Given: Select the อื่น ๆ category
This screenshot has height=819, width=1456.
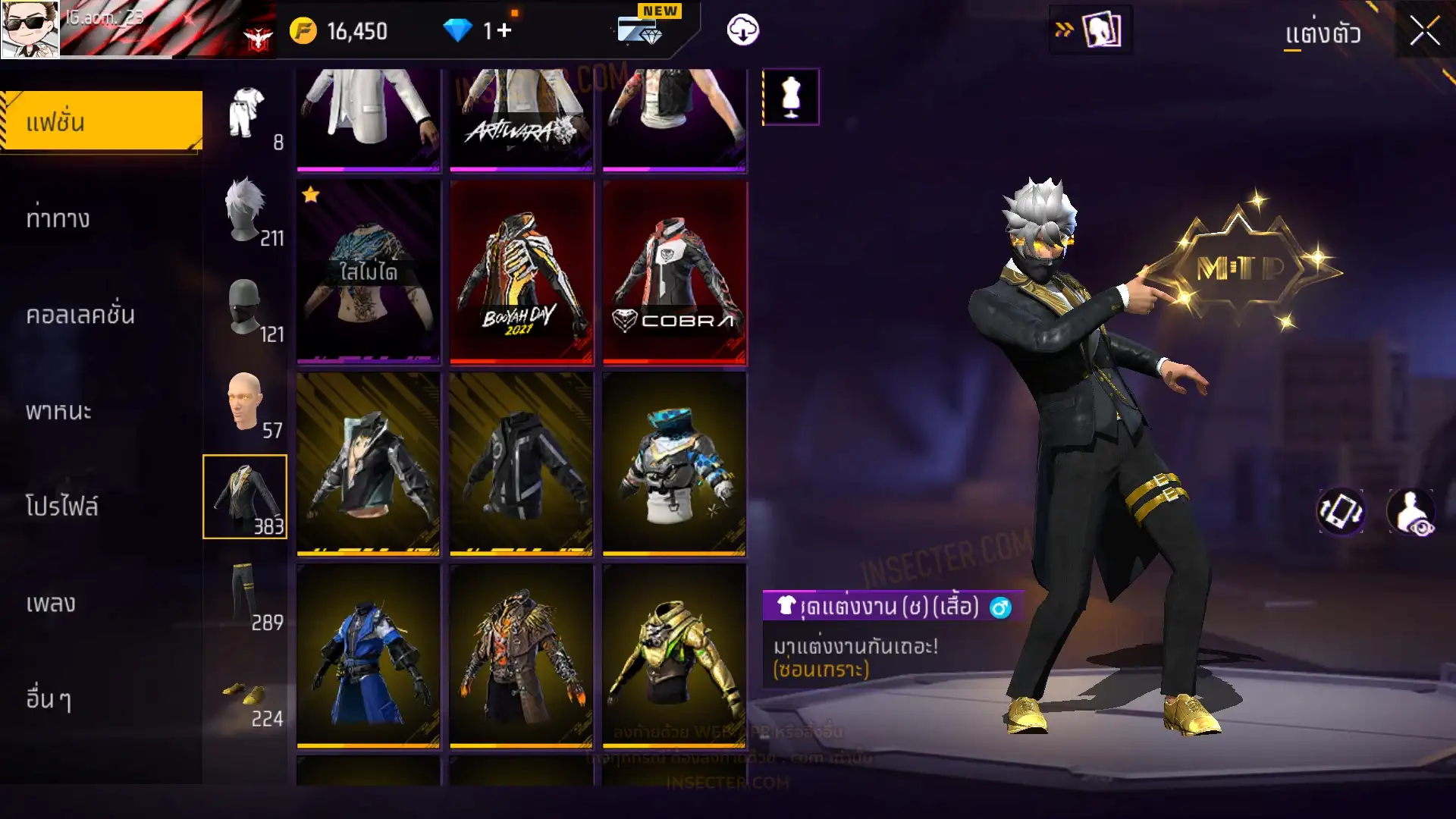Looking at the screenshot, I should tap(49, 699).
